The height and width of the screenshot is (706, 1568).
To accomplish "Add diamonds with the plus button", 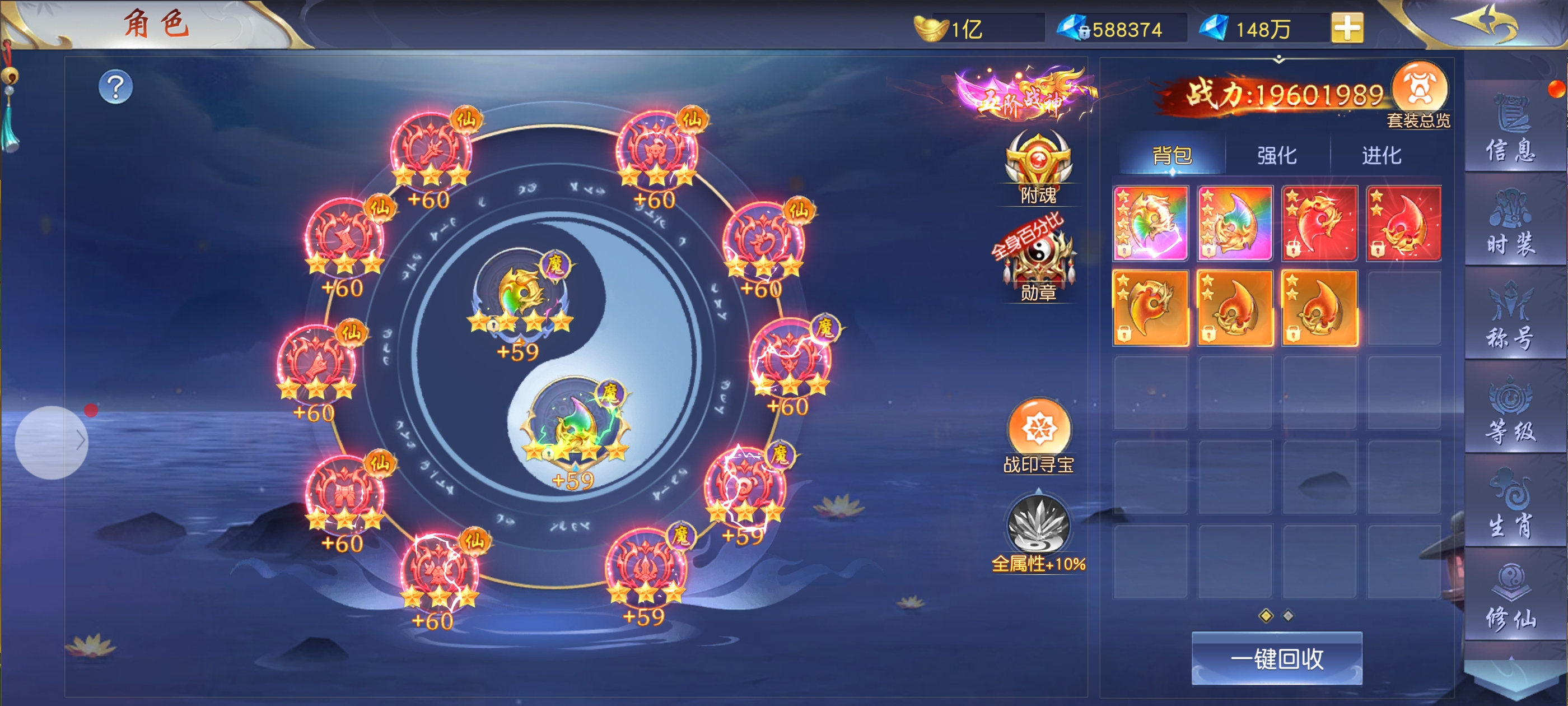I will tap(1346, 28).
